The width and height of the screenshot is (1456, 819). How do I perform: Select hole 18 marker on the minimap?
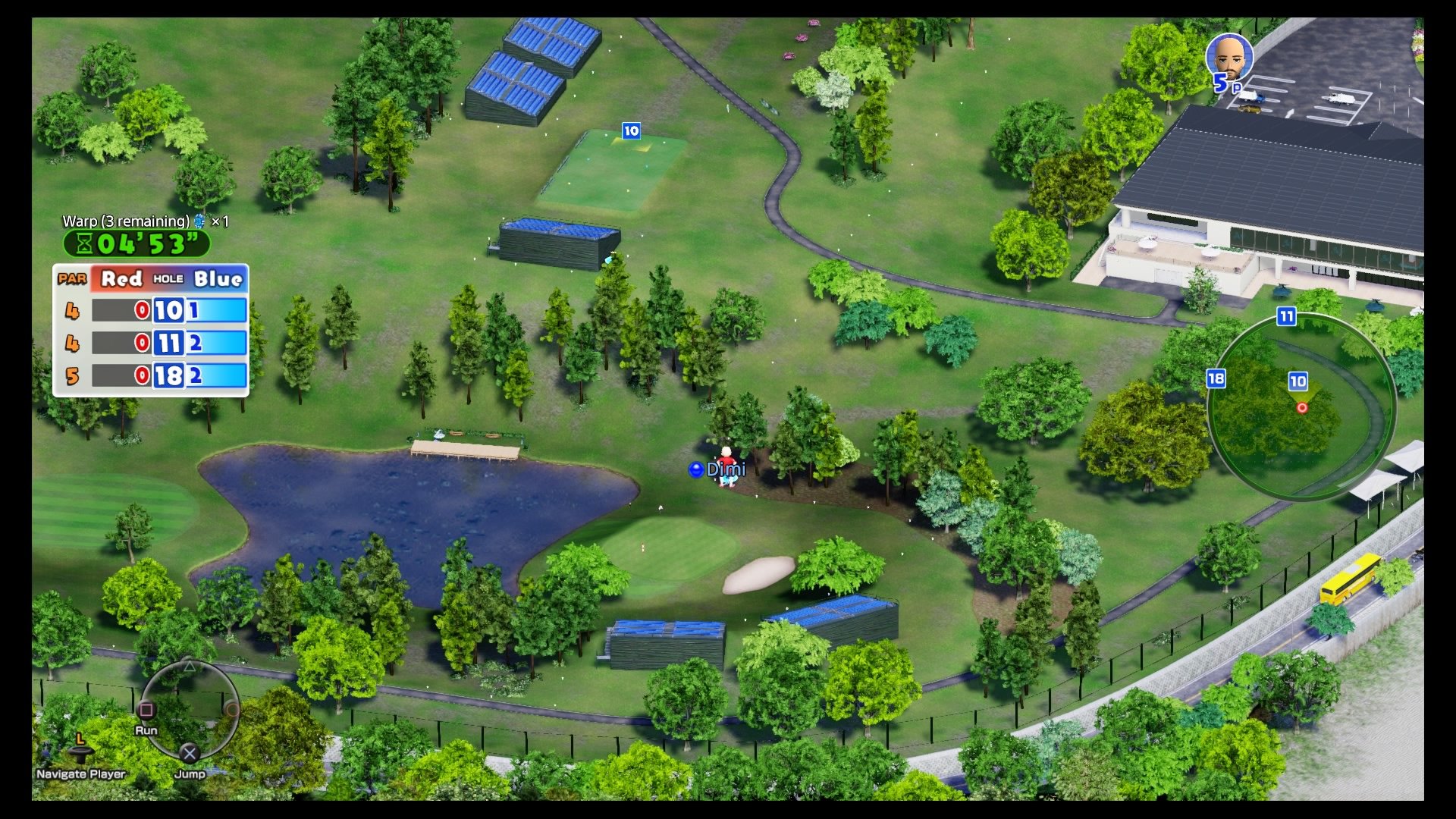tap(1217, 378)
